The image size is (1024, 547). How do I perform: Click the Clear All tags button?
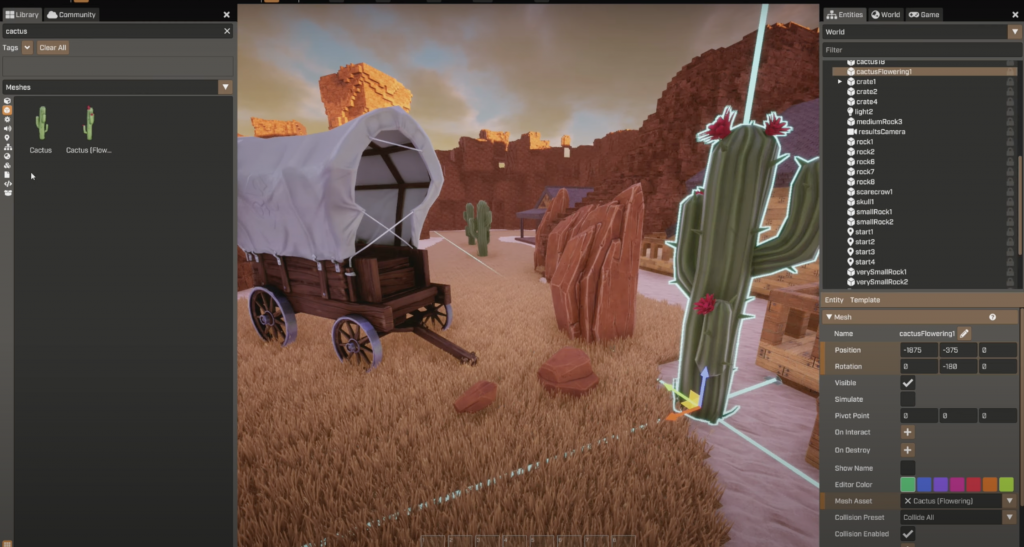point(53,47)
